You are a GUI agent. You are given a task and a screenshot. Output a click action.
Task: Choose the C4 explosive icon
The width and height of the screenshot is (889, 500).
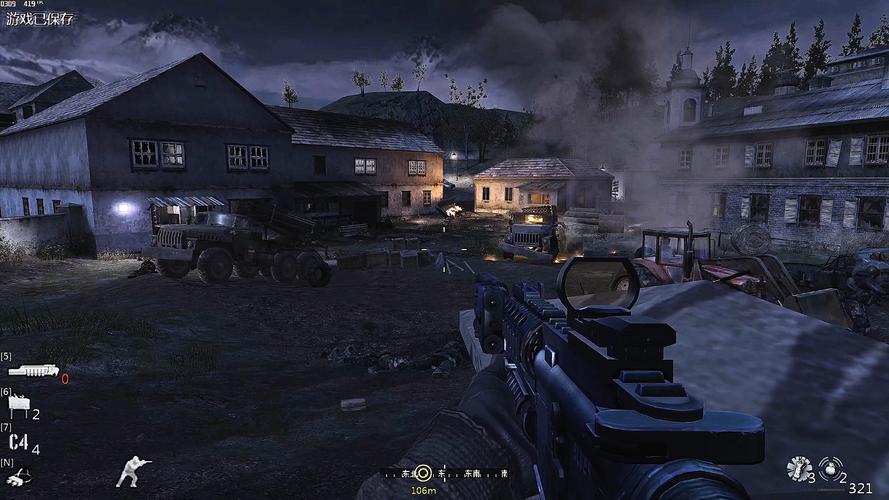point(18,442)
